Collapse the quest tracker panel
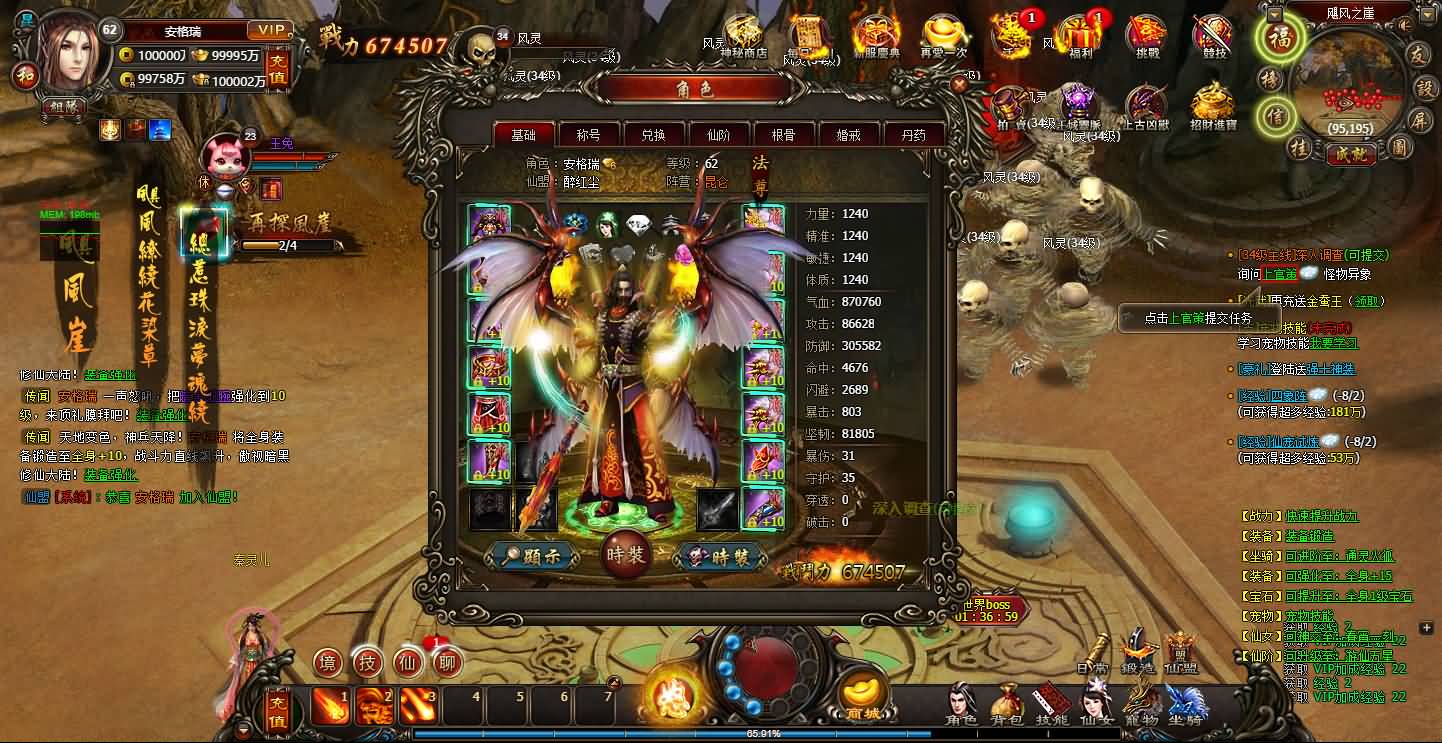This screenshot has height=743, width=1442. tap(1428, 629)
